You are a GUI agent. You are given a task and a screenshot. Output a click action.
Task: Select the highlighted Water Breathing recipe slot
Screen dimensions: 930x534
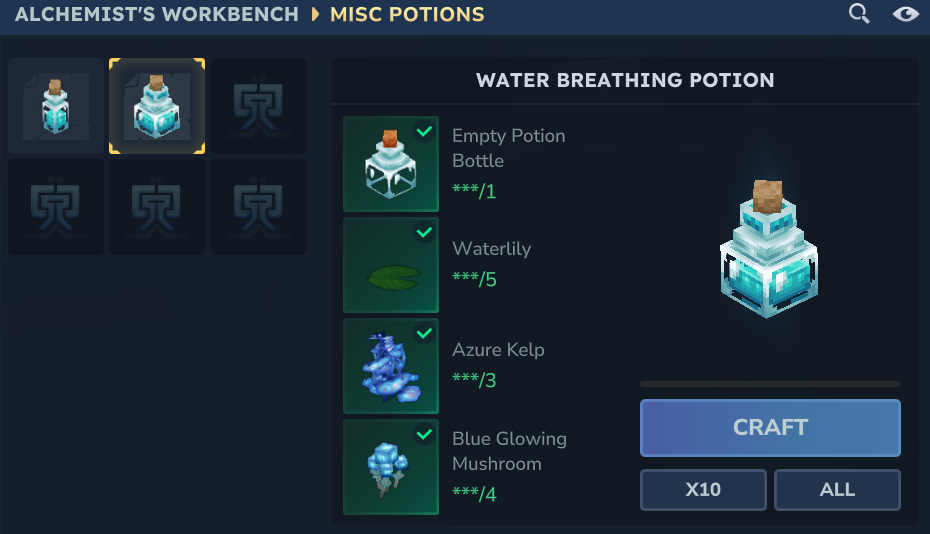(157, 106)
